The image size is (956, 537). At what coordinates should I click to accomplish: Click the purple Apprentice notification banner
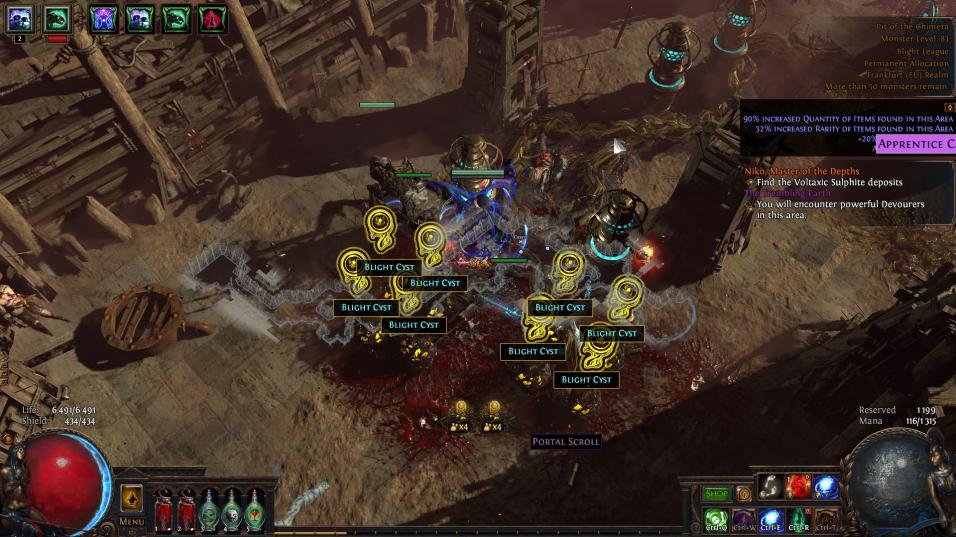coord(915,144)
